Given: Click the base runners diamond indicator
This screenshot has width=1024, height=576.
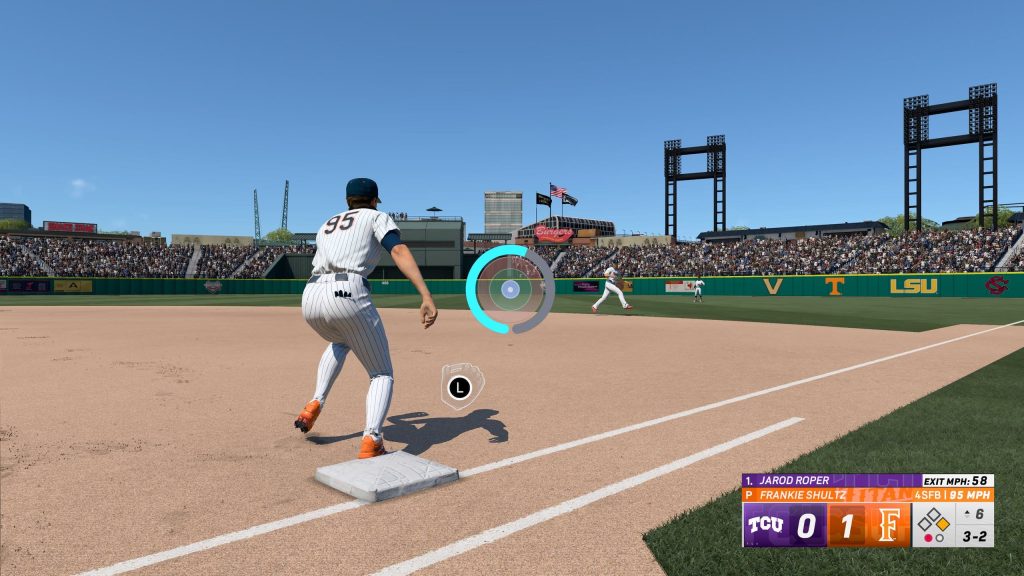Looking at the screenshot, I should (x=934, y=520).
